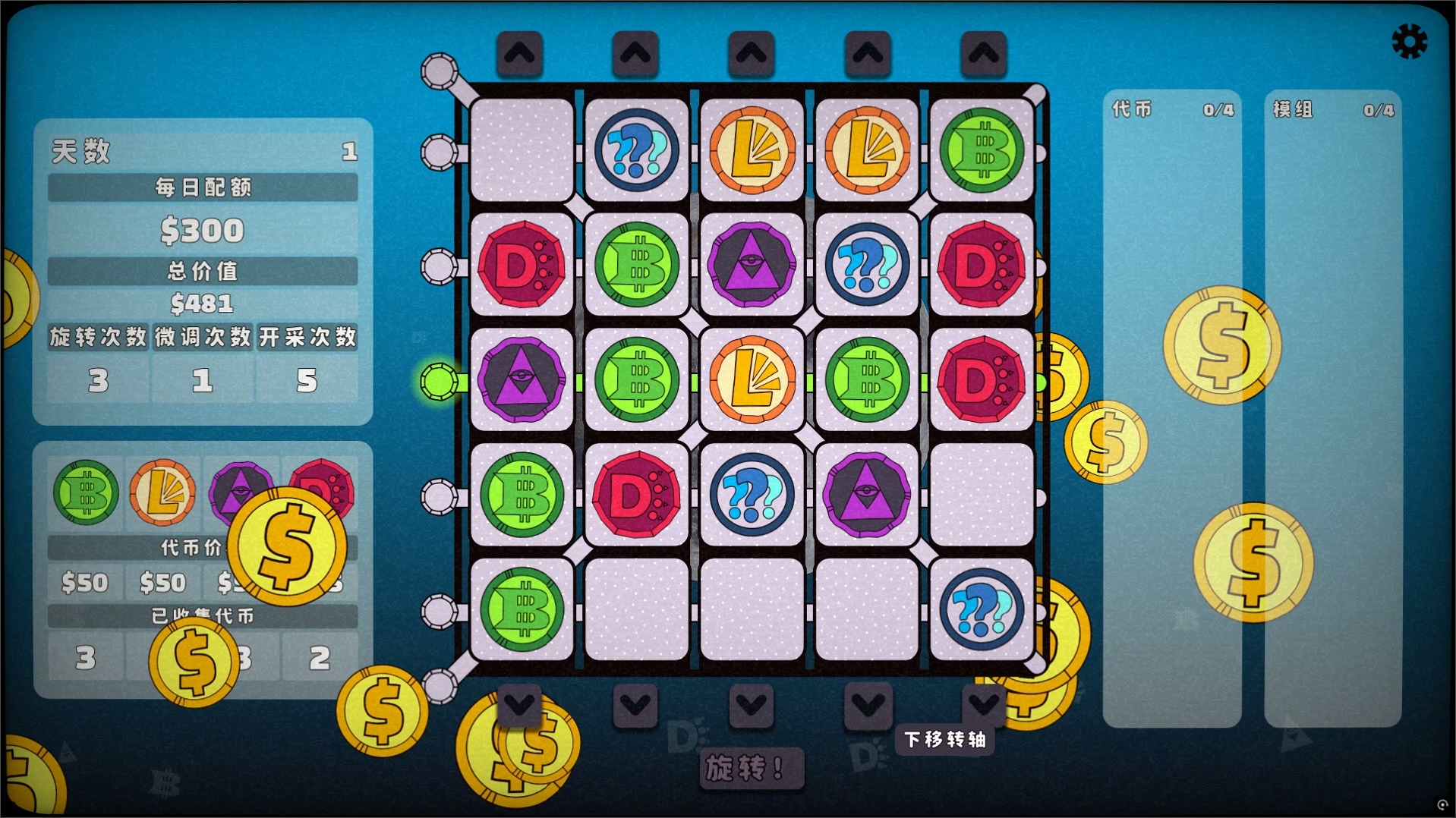This screenshot has height=818, width=1456.
Task: Click the topmost reel spinner knob on the left rail
Action: 439,71
